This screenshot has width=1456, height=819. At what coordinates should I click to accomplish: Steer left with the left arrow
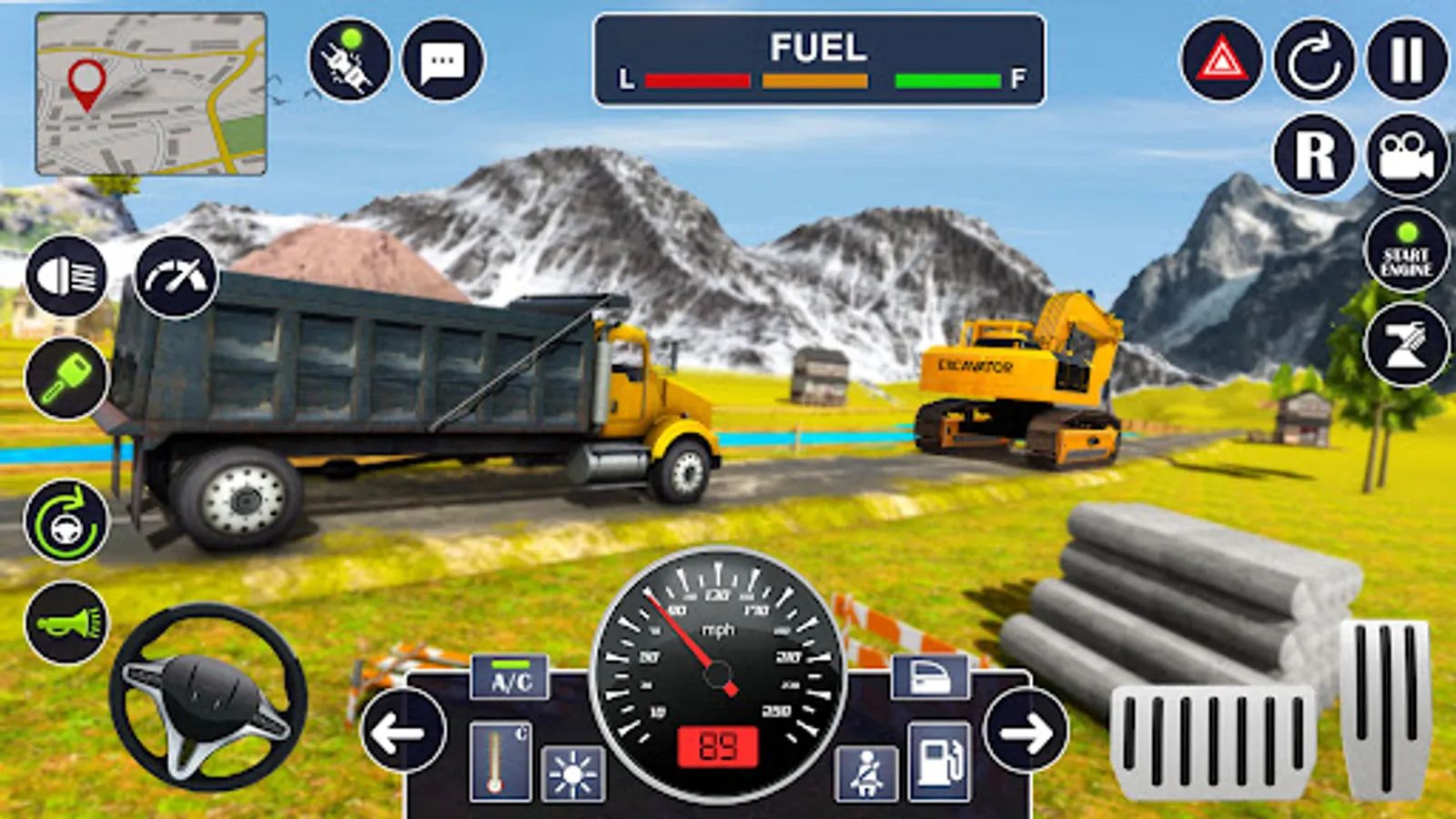(x=402, y=733)
